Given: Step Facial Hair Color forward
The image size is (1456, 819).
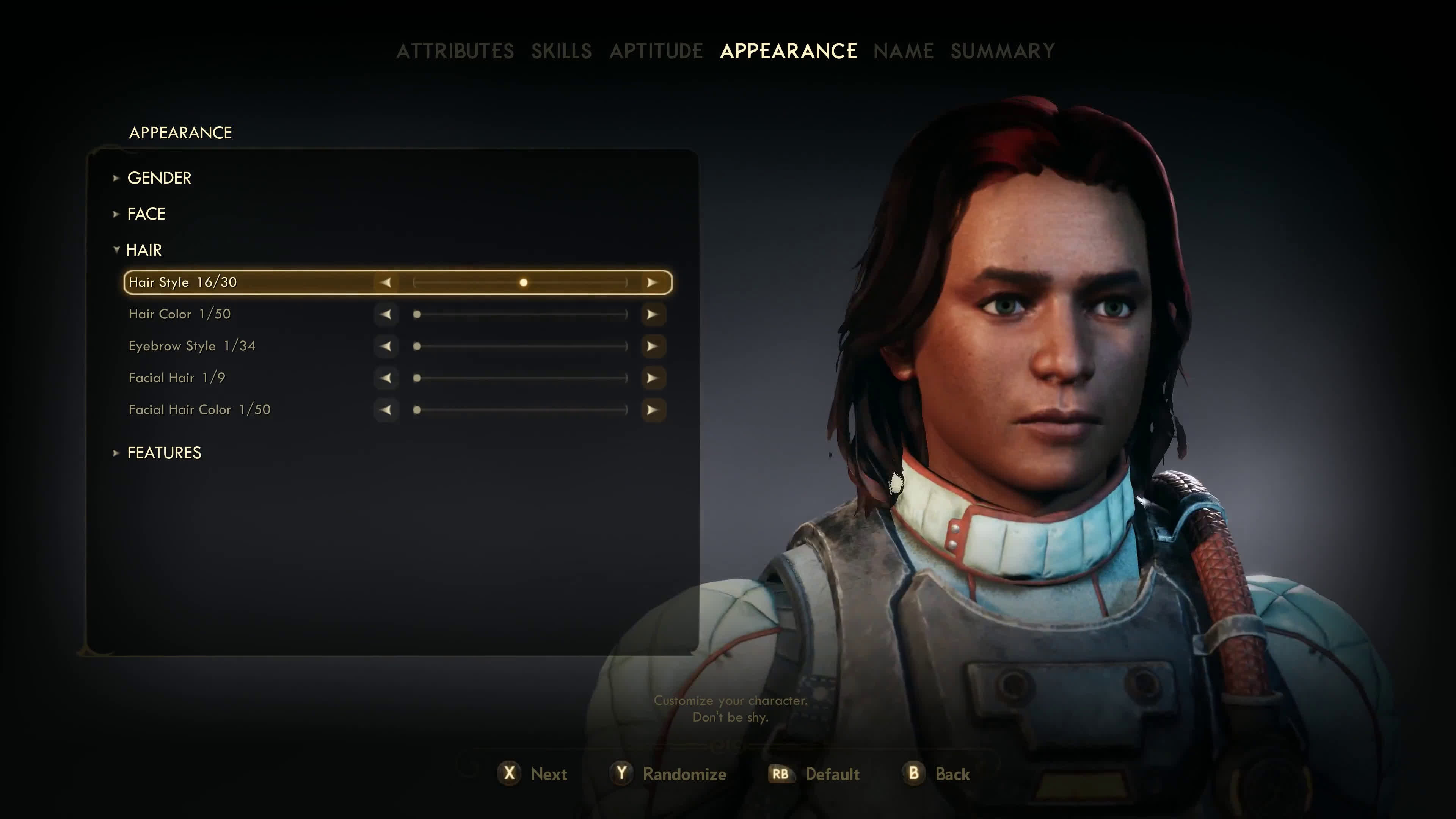Looking at the screenshot, I should (652, 410).
